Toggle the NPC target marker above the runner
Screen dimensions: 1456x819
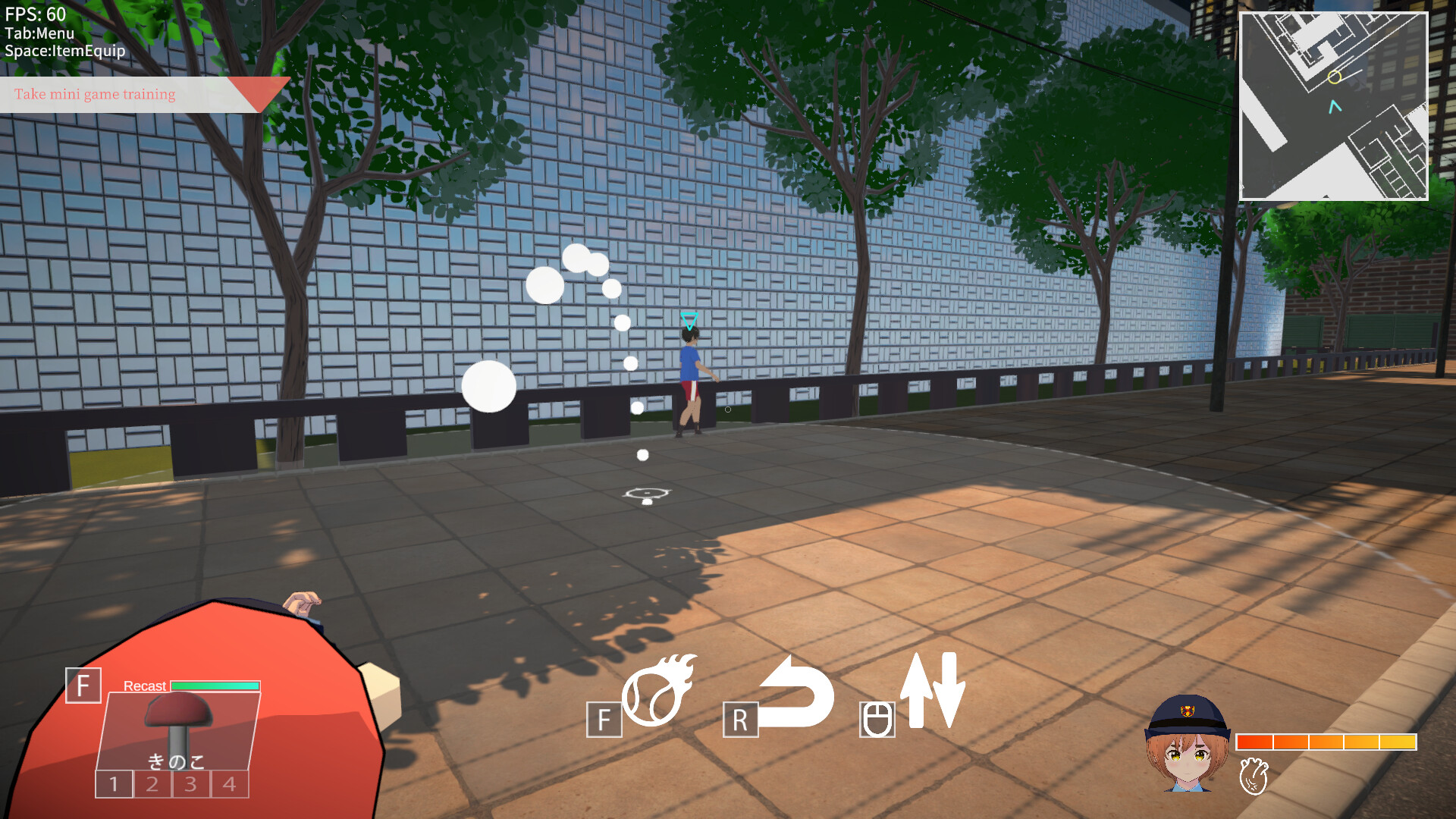[689, 320]
